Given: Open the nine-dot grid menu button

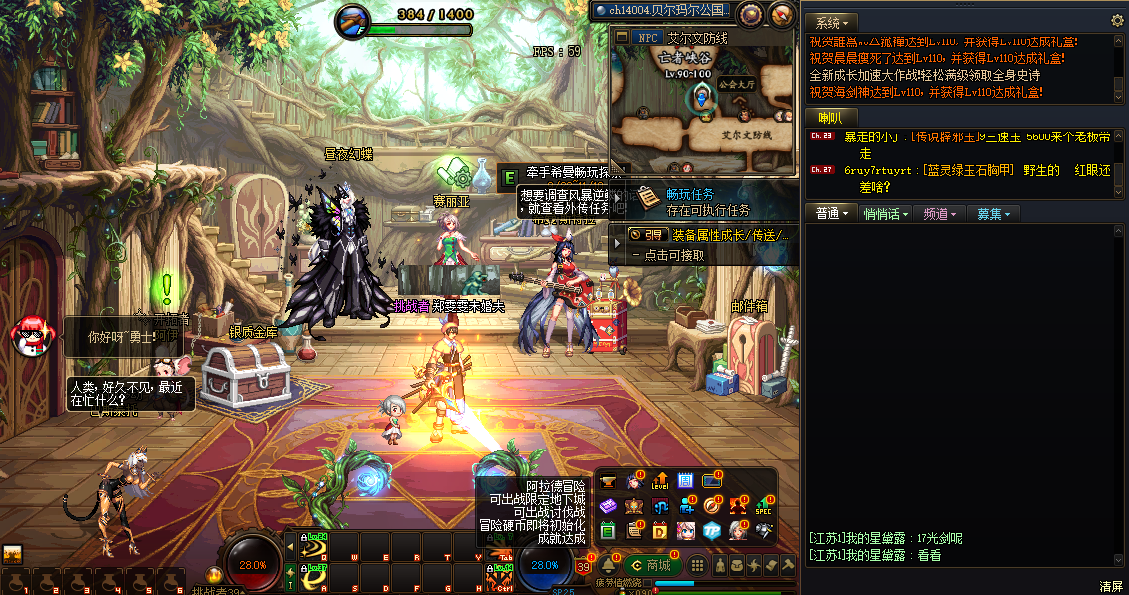Looking at the screenshot, I should [698, 566].
